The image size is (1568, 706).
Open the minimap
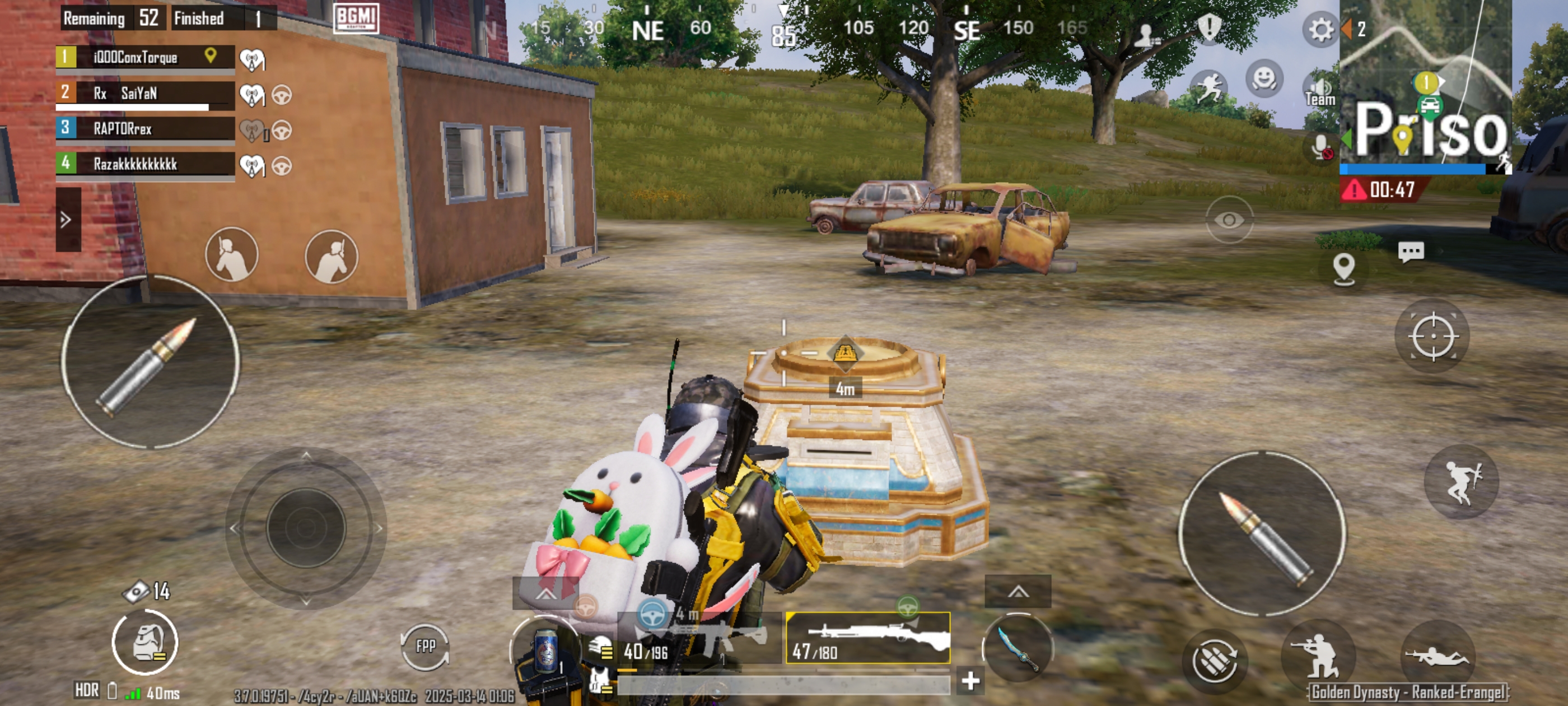pyautogui.click(x=1426, y=85)
